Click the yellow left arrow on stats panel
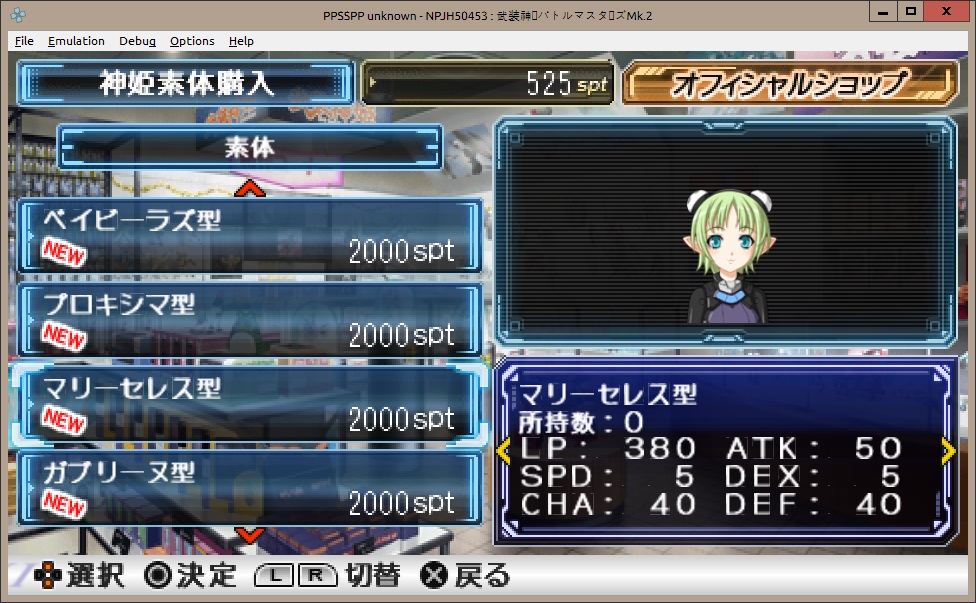 (503, 451)
